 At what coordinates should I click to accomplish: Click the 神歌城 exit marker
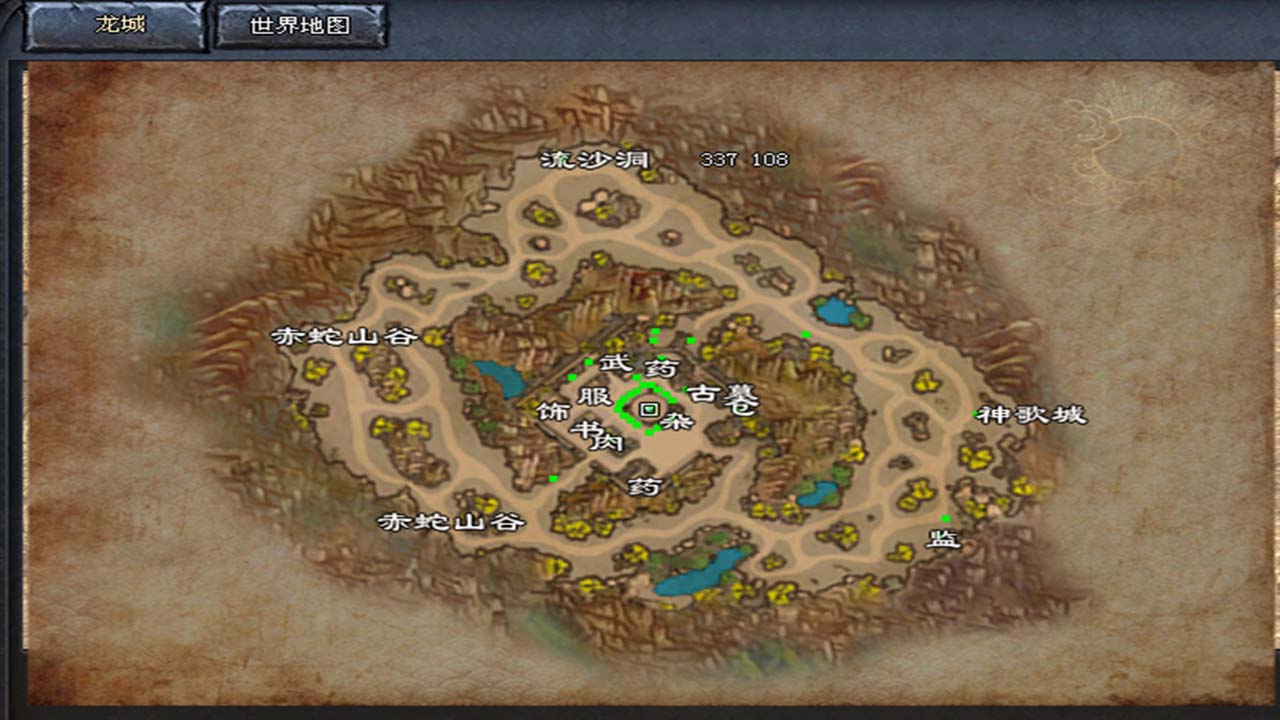click(x=1031, y=415)
